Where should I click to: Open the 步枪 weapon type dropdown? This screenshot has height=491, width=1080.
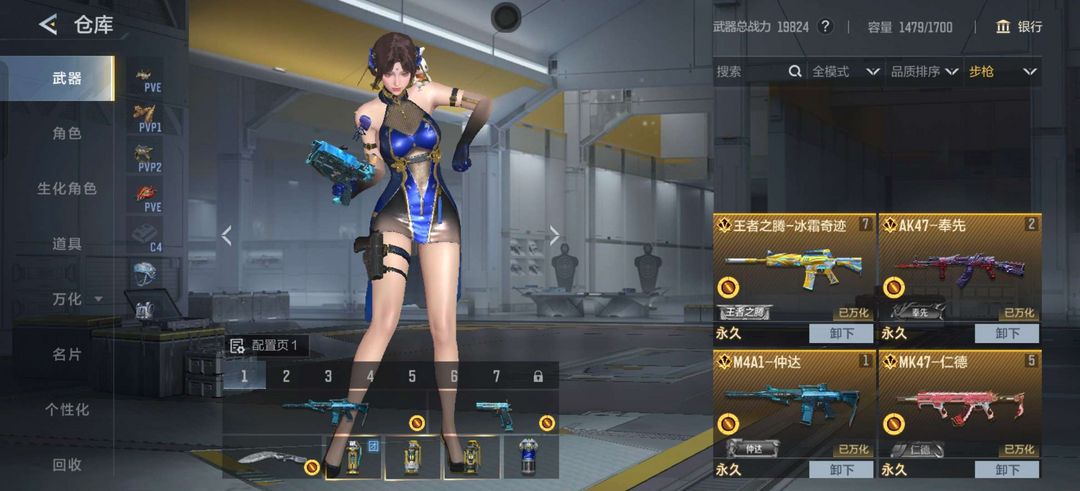point(1002,71)
